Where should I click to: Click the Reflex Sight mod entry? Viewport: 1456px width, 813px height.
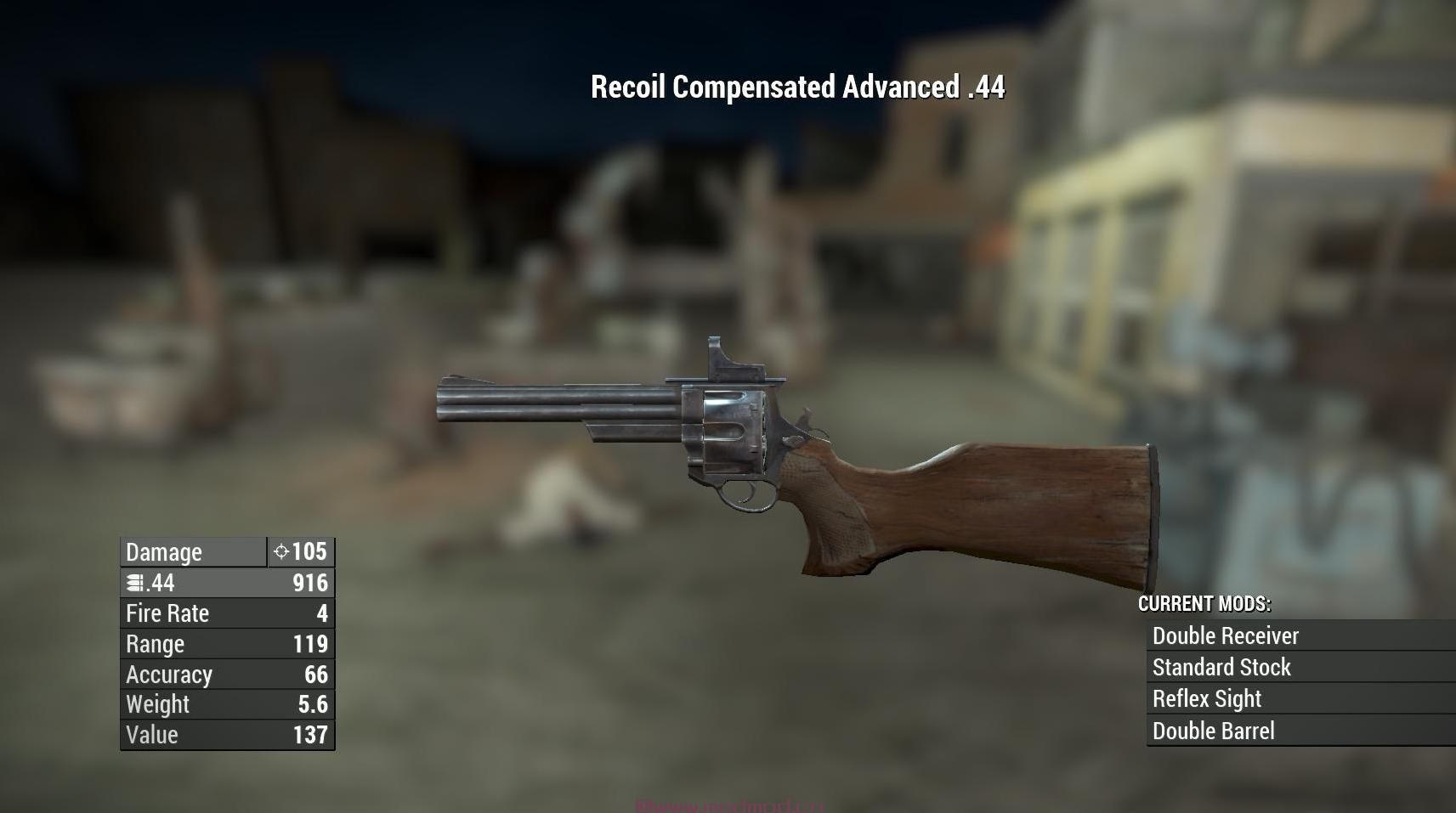[x=1207, y=699]
